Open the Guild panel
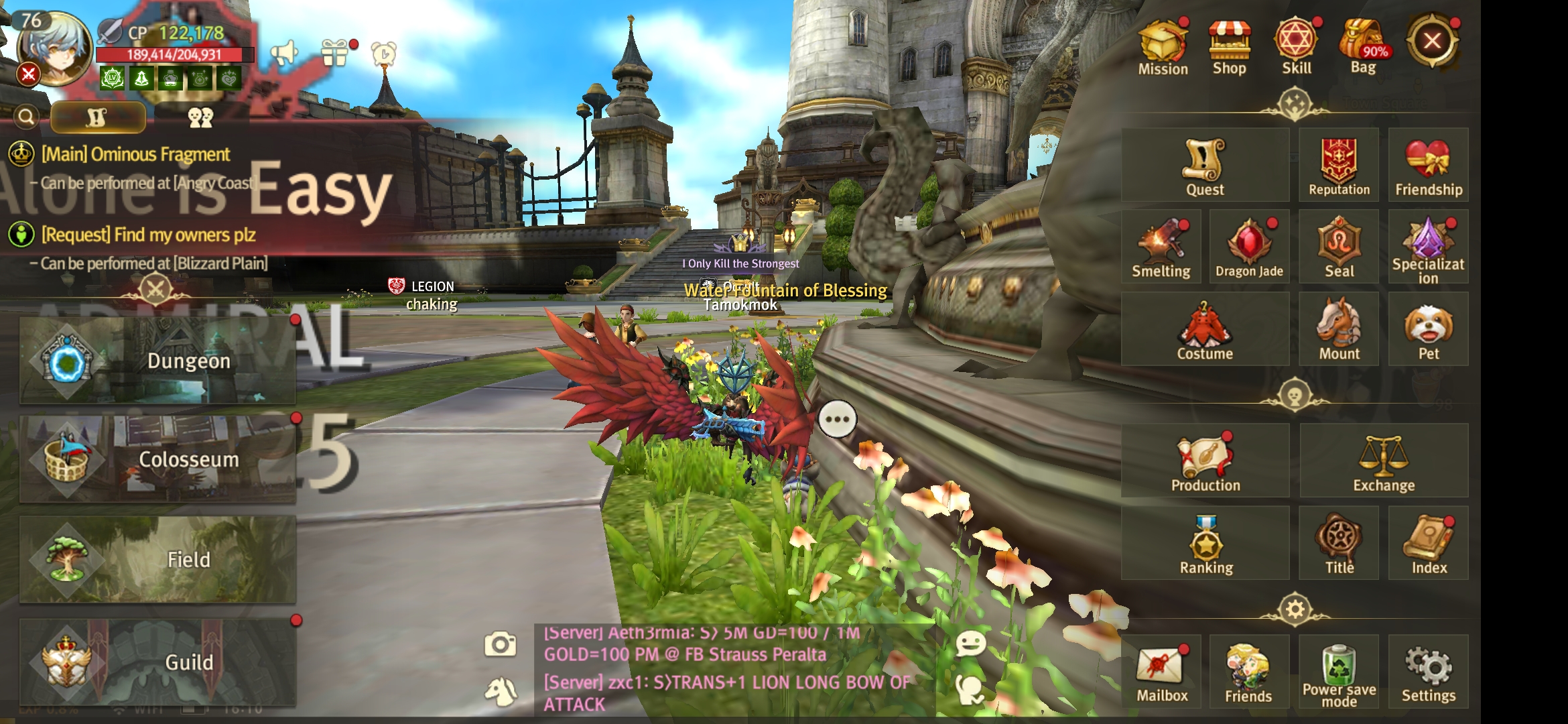The height and width of the screenshot is (724, 1568). click(157, 662)
